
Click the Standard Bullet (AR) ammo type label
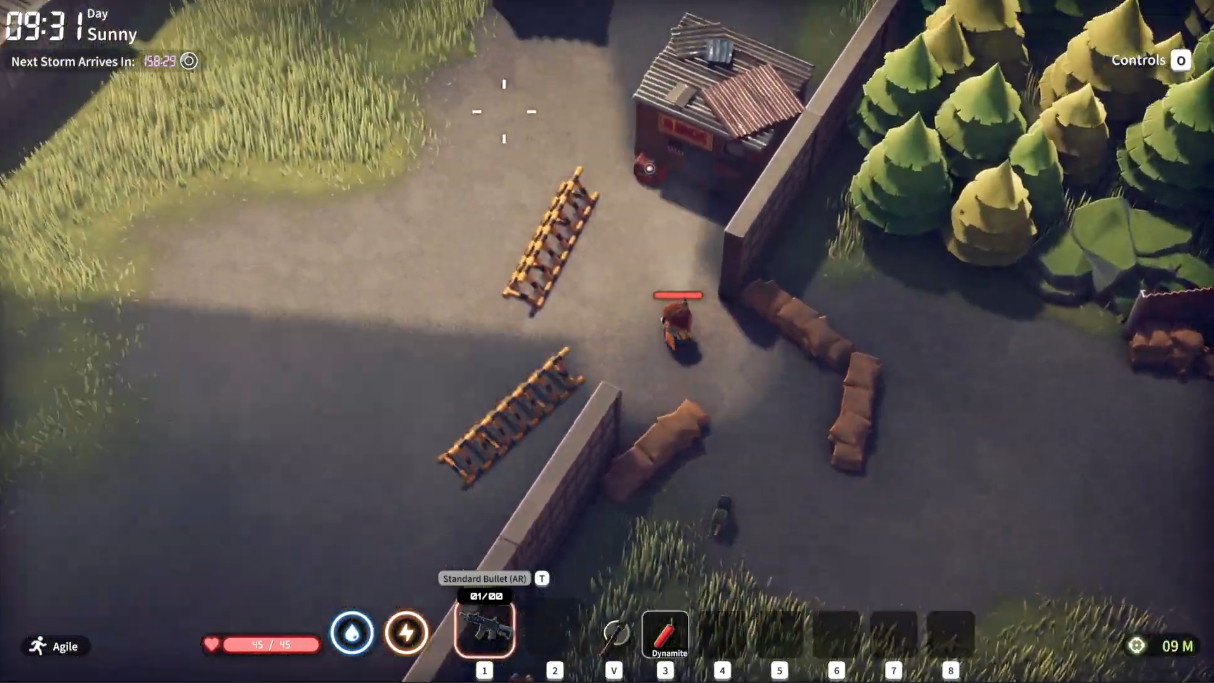pyautogui.click(x=484, y=579)
